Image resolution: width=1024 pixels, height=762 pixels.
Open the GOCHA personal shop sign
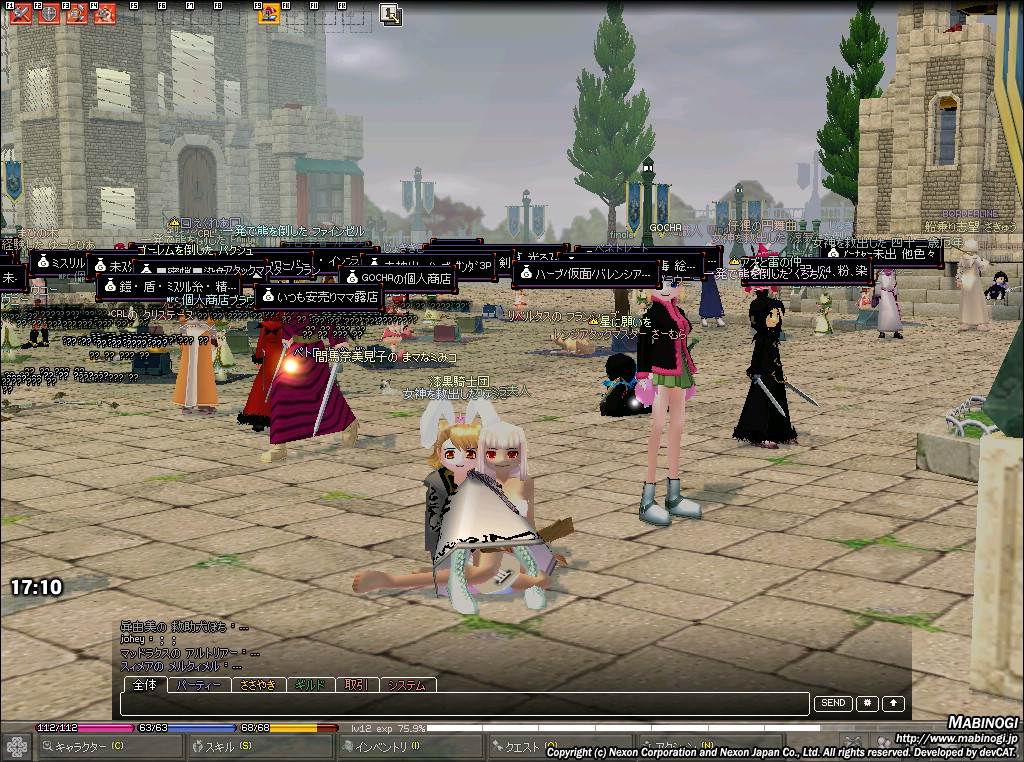397,277
